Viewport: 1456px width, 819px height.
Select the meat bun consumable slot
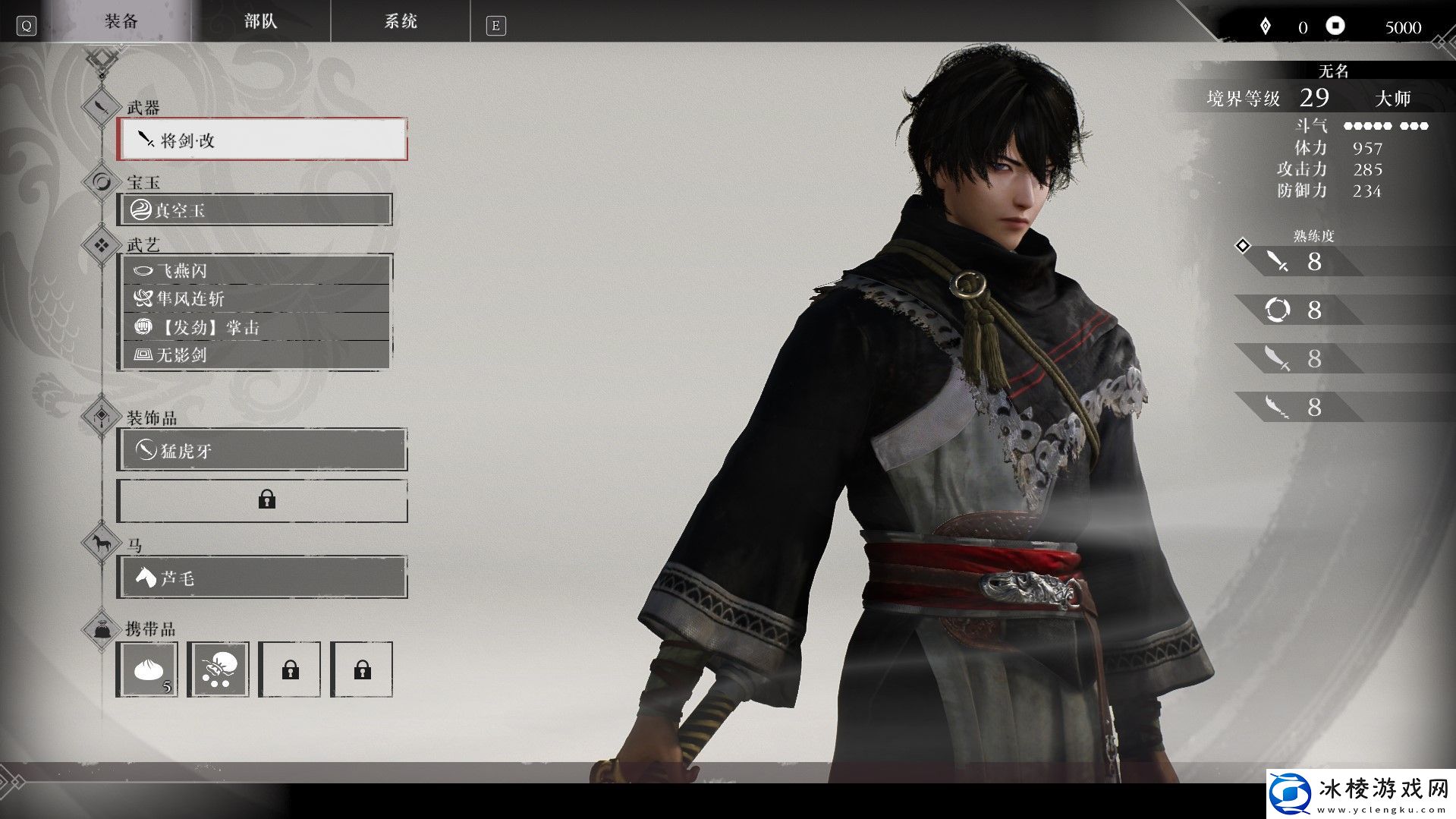click(x=147, y=669)
